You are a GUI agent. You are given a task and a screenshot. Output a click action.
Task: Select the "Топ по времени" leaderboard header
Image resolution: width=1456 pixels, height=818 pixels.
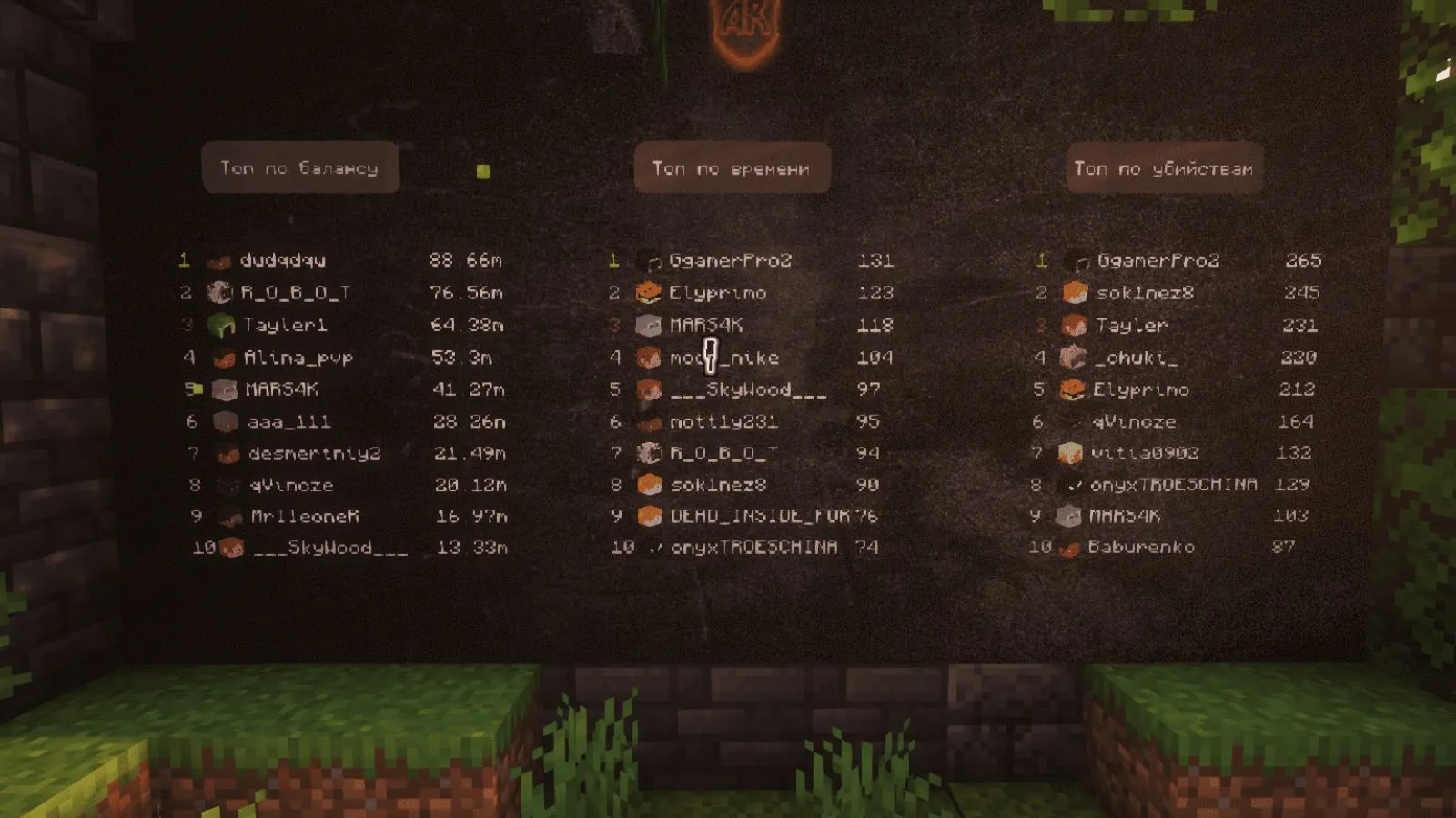coord(731,168)
